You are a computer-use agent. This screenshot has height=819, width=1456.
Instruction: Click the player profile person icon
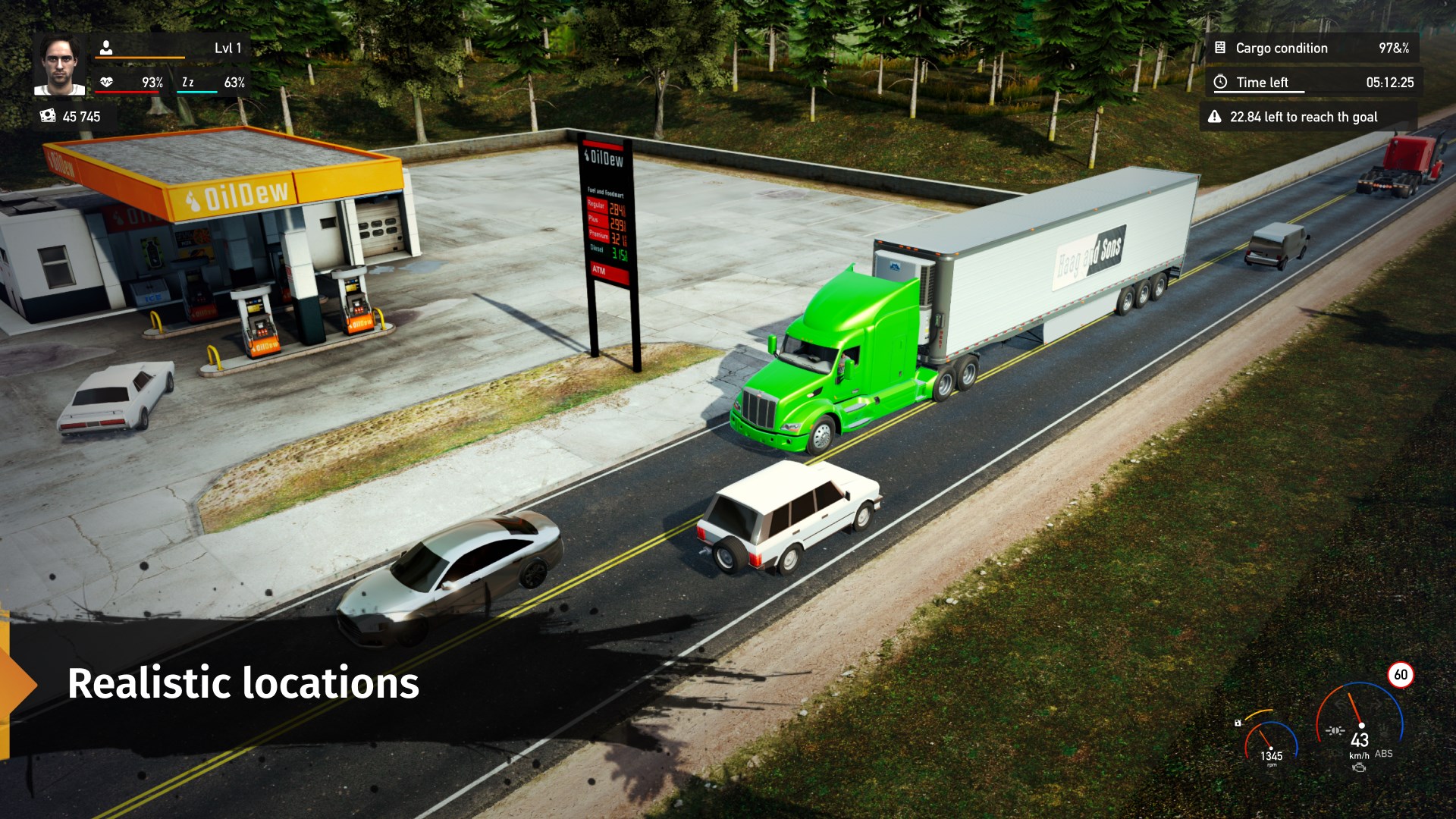tap(106, 47)
